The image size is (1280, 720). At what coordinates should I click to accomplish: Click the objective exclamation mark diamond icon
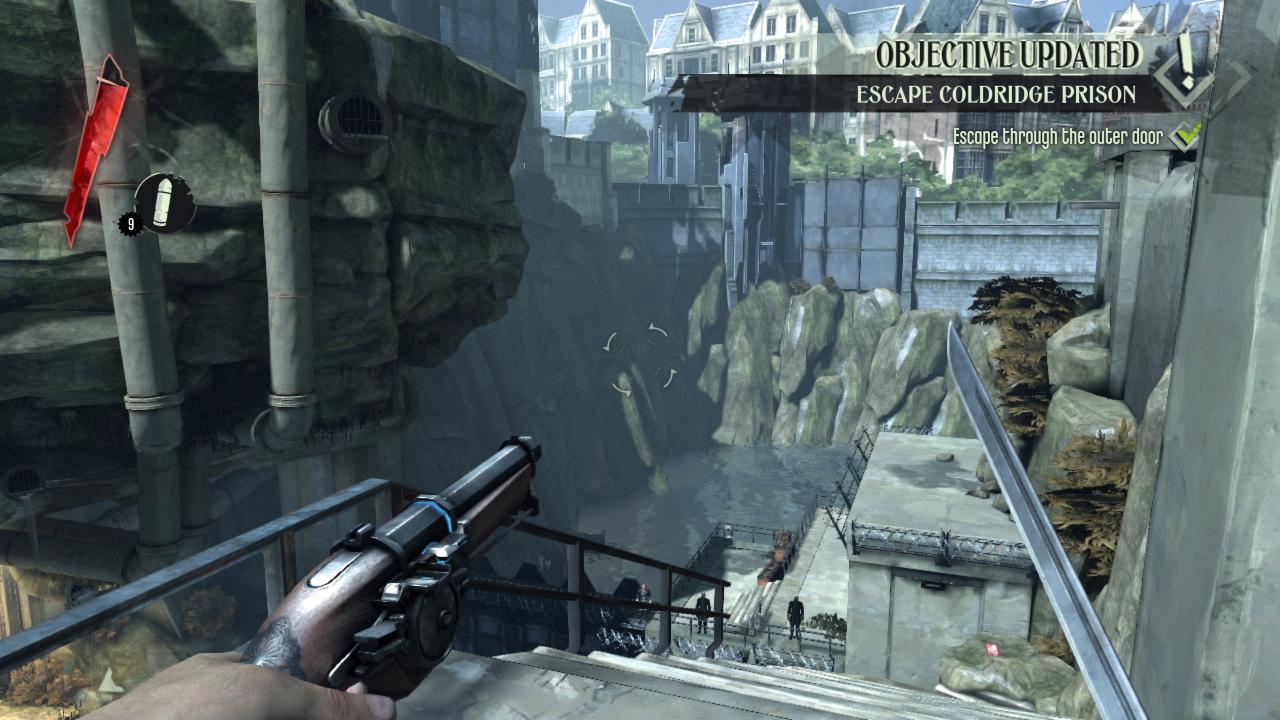tap(1186, 70)
